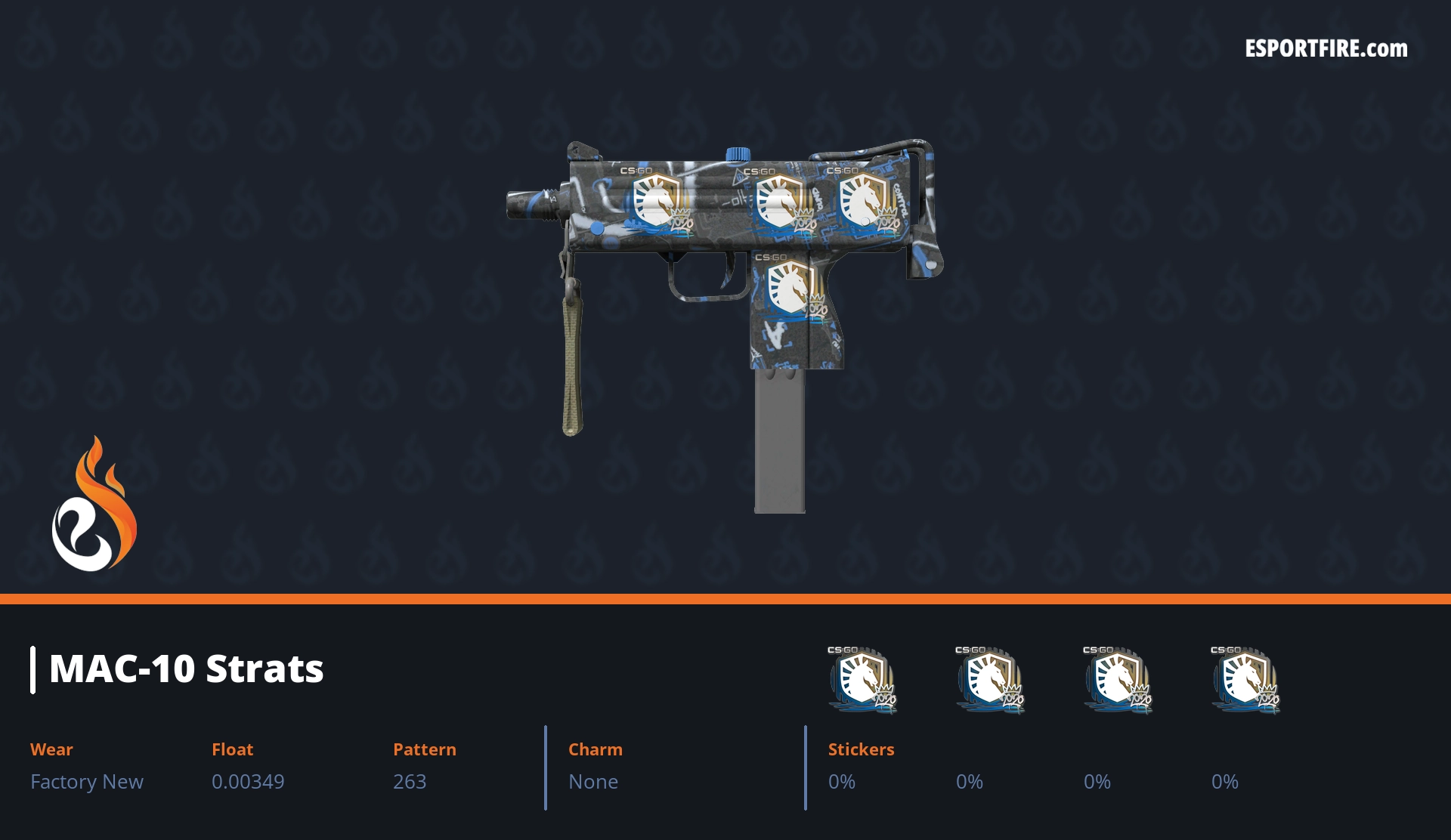Screen dimensions: 1451x840
Task: Open the ESPORTFIRE.com site link
Action: click(1326, 49)
